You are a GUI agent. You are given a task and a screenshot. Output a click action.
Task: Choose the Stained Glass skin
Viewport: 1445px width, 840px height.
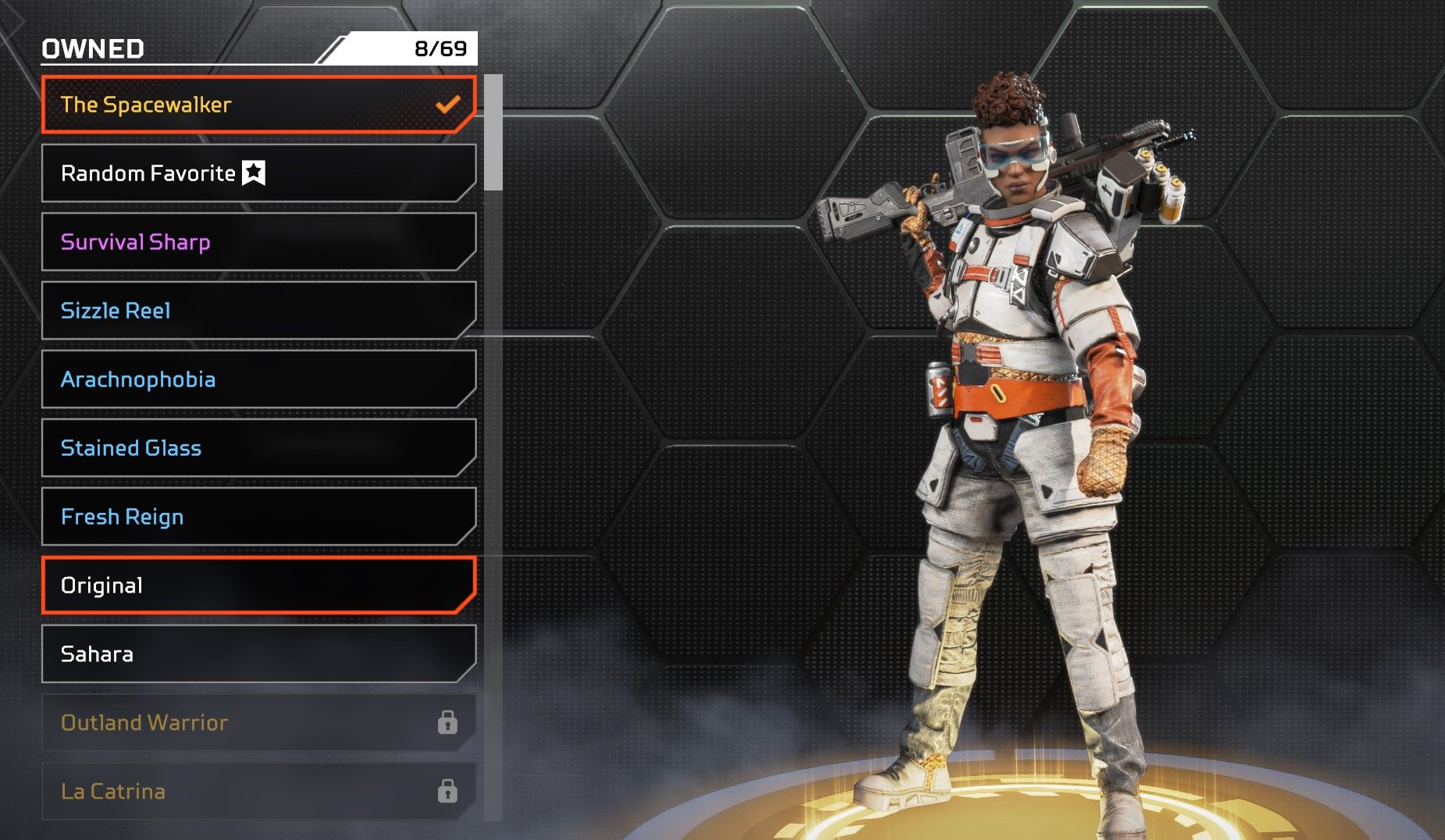pos(258,448)
